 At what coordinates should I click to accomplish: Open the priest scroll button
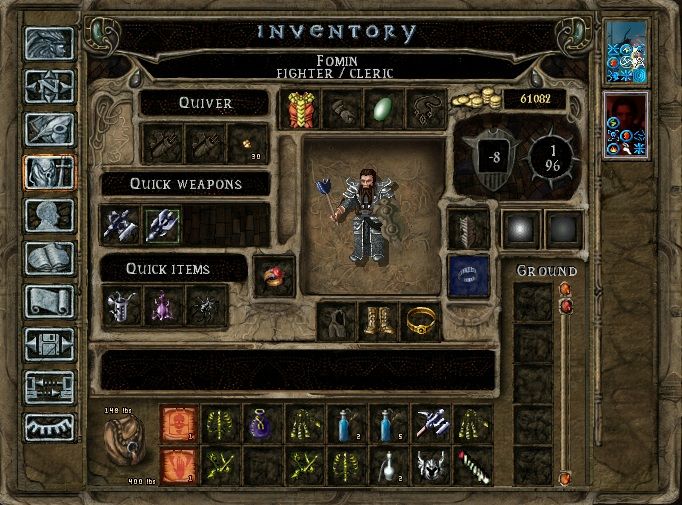coord(49,301)
